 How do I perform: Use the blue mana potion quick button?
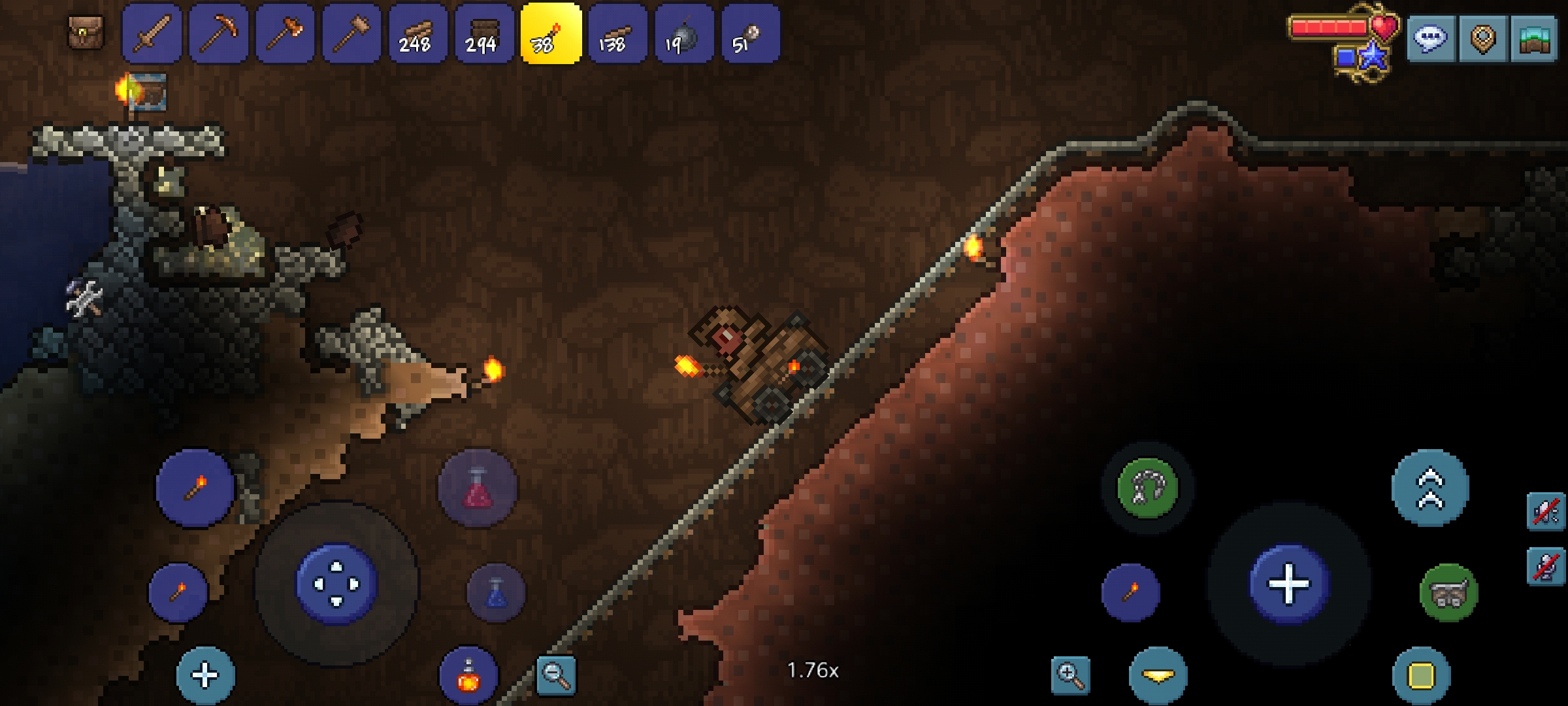click(496, 592)
